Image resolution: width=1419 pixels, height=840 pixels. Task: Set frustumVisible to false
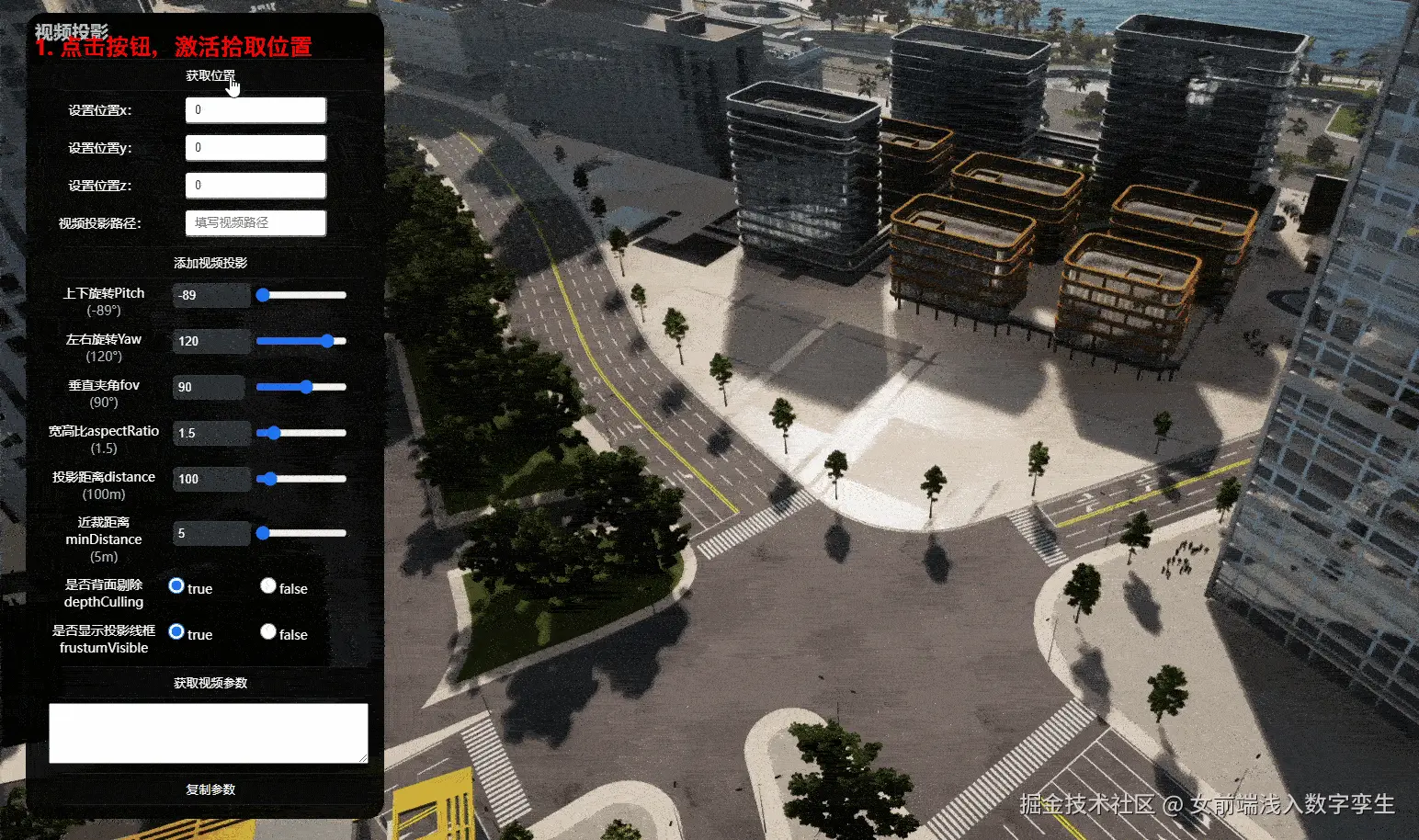click(268, 631)
